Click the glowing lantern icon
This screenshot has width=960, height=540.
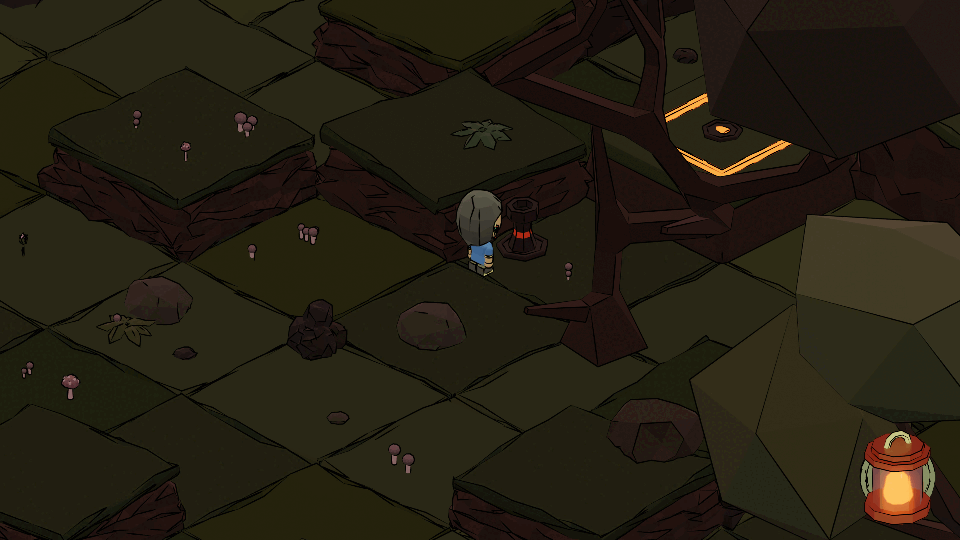pos(896,478)
